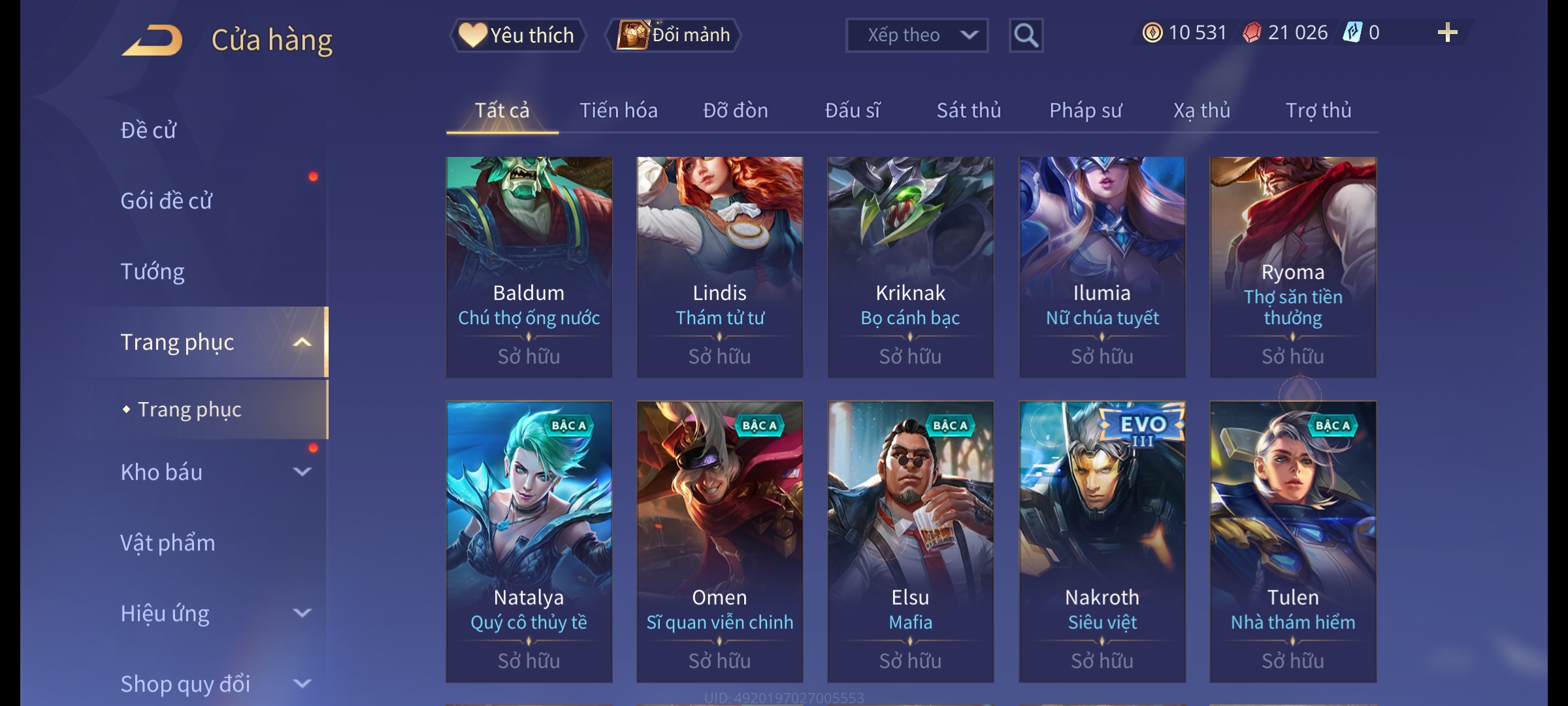Expand the Xếp theo sort dropdown

click(x=916, y=35)
